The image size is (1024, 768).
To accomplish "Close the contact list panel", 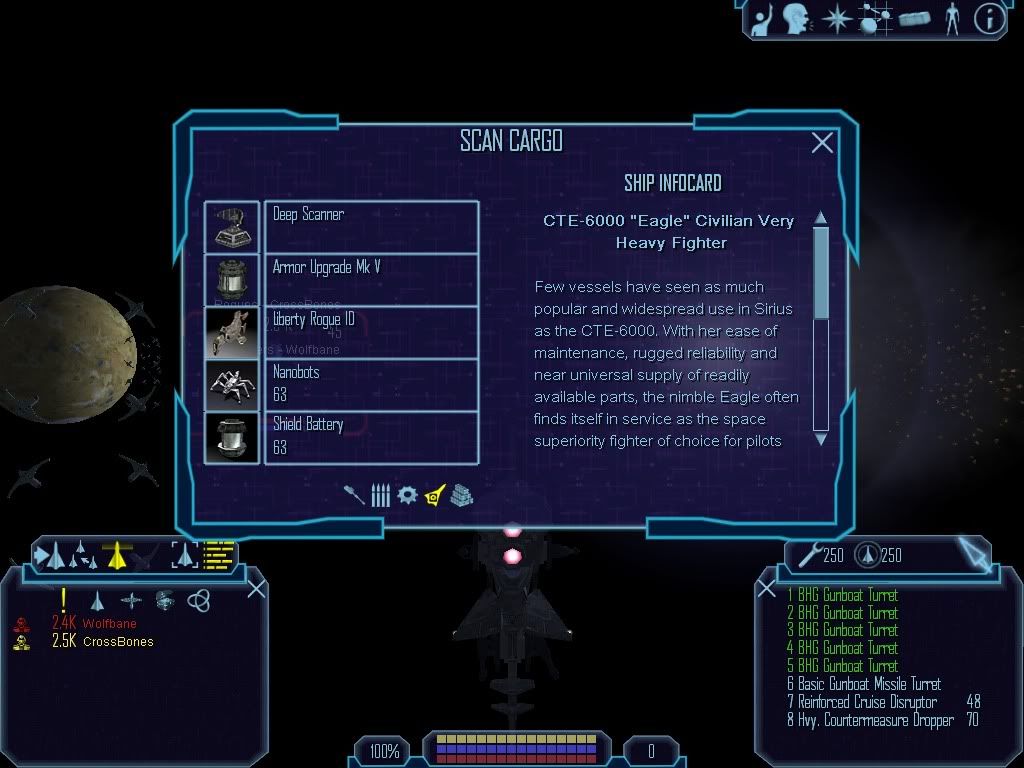I will point(256,588).
